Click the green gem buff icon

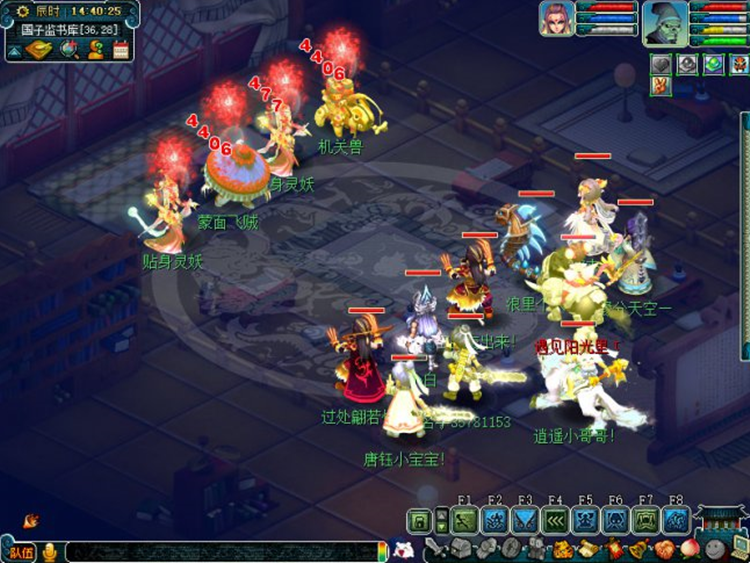tap(711, 65)
